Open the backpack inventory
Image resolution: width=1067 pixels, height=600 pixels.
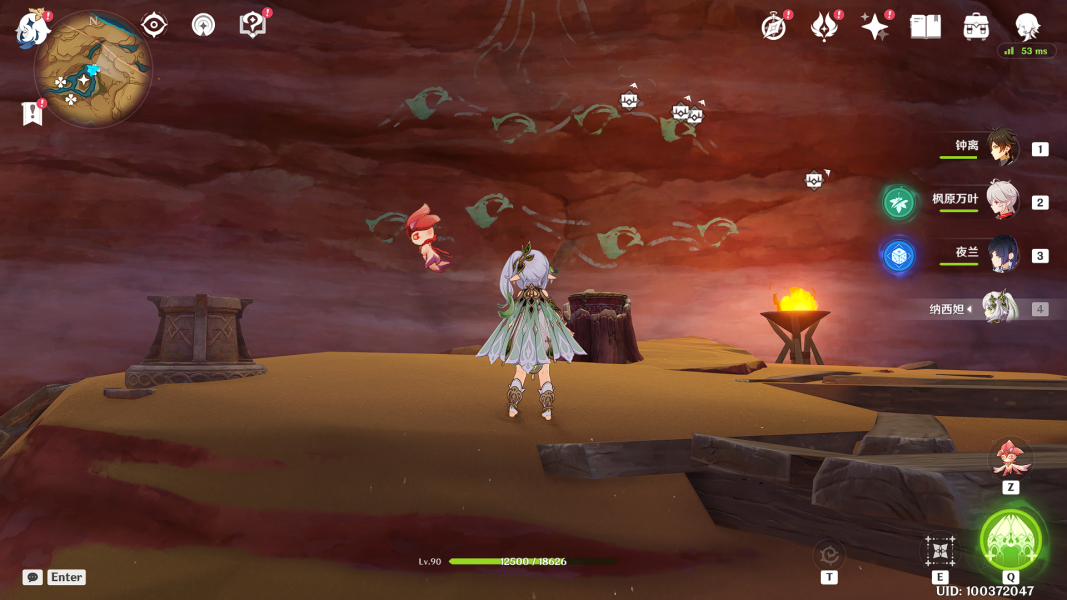tap(976, 27)
